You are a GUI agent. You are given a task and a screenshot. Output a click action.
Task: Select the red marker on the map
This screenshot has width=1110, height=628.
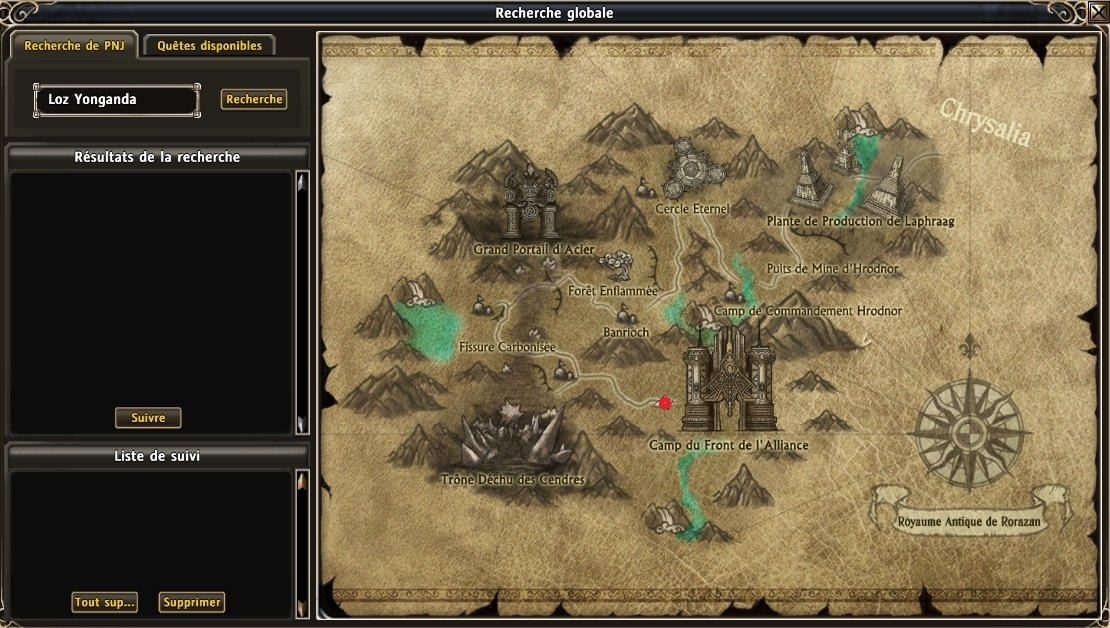[664, 402]
